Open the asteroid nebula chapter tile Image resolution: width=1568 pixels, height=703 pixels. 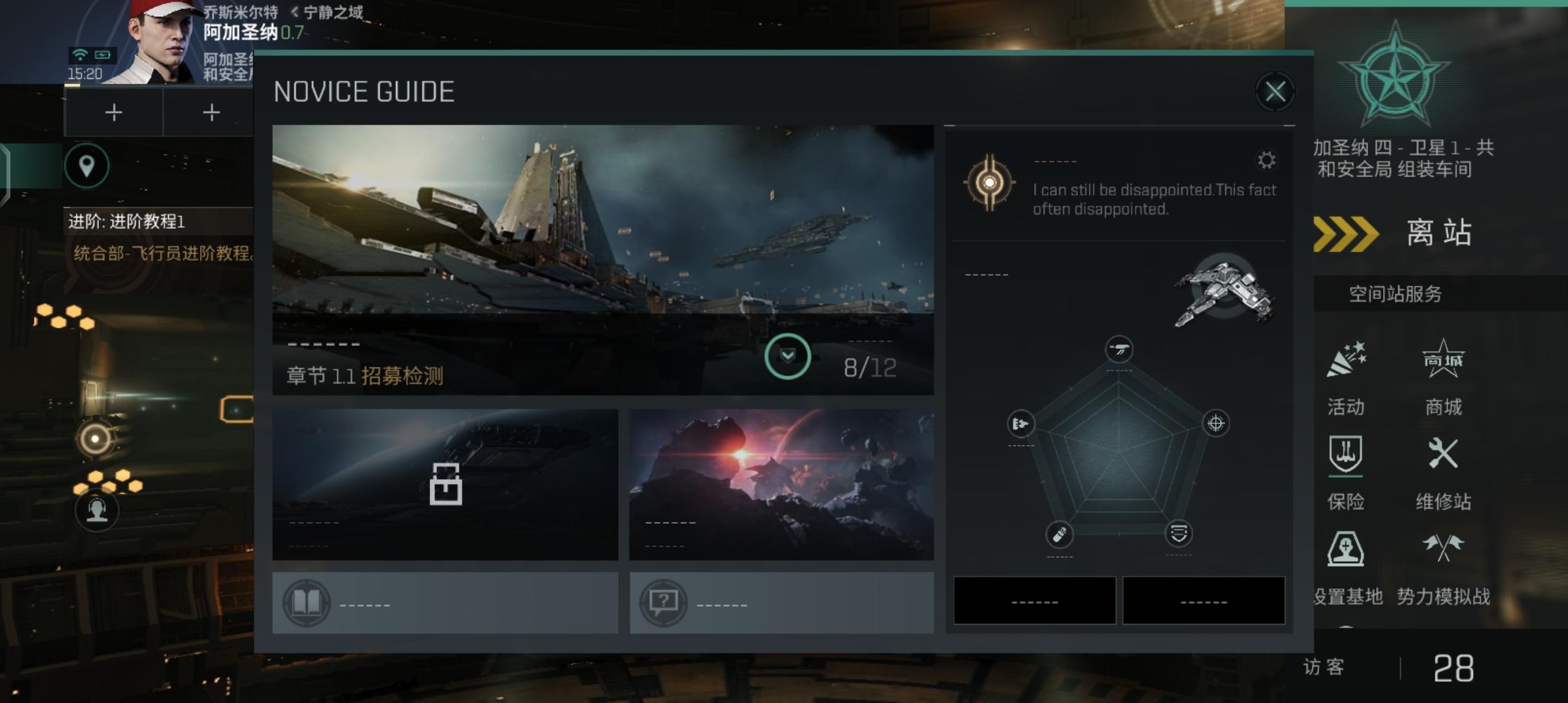[x=781, y=484]
